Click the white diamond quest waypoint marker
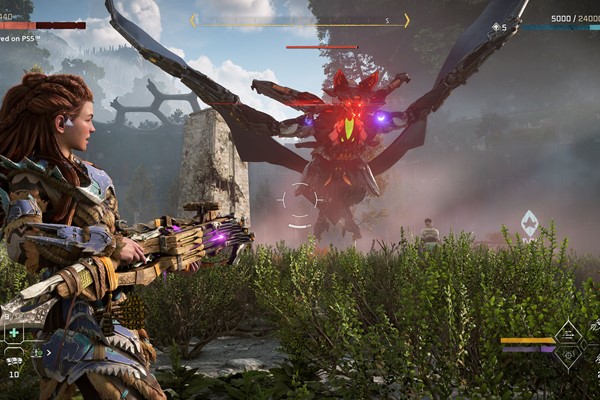Viewport: 600px width, 400px height. coord(529,223)
